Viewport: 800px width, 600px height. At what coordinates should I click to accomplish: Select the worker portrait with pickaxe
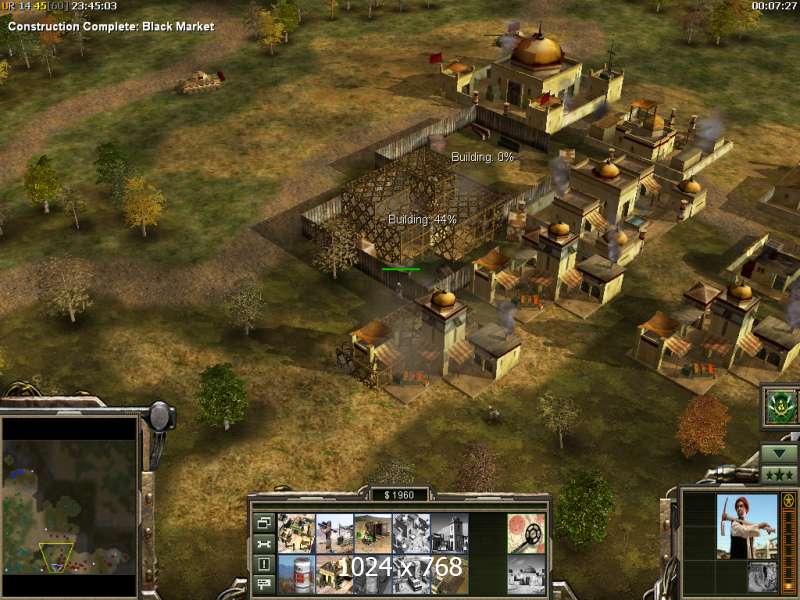tap(746, 527)
